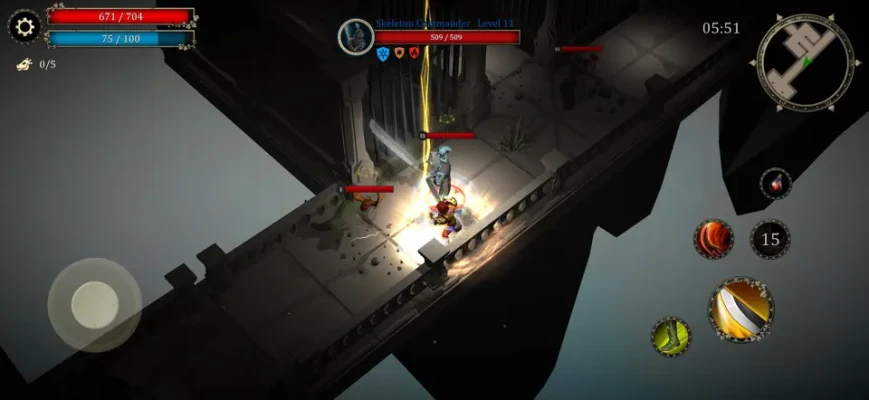Trigger the green boot dash skill
This screenshot has width=869, height=400.
(x=670, y=337)
